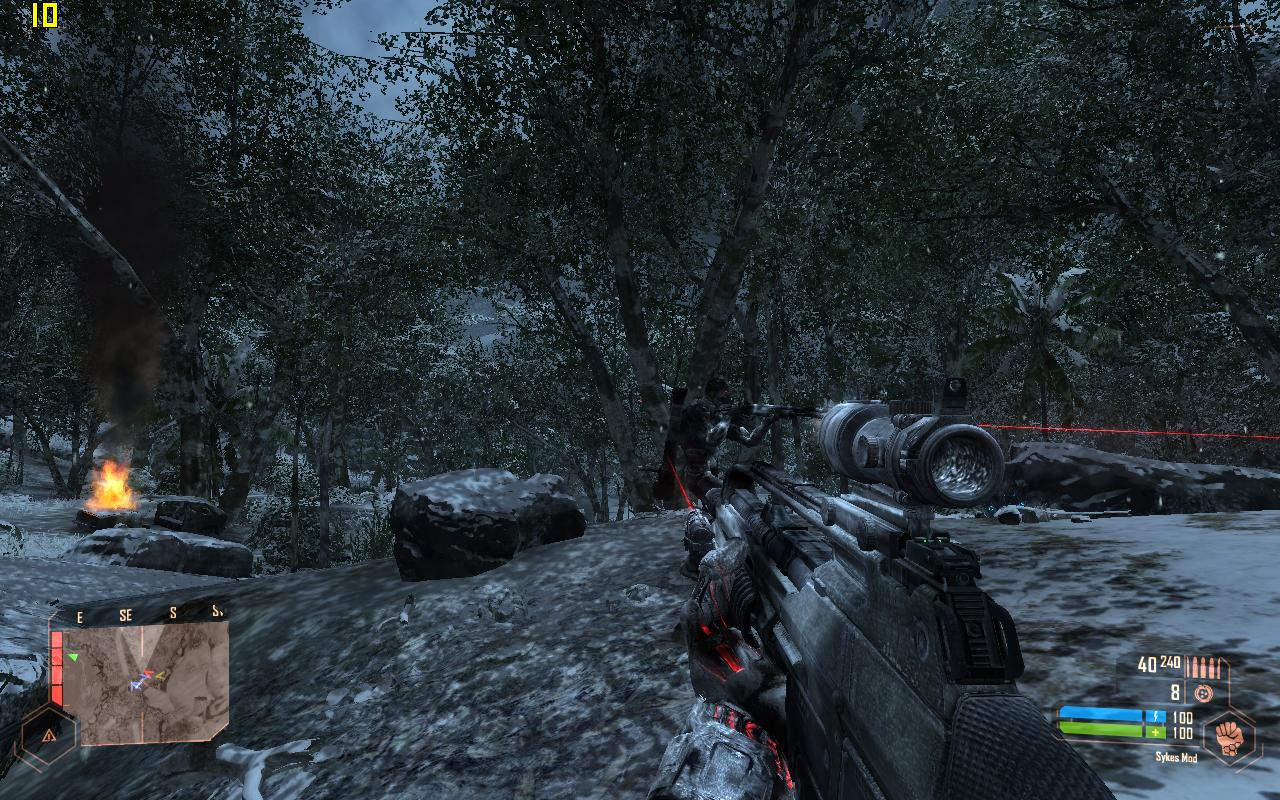Click the green health bar
The image size is (1280, 800).
click(1100, 728)
